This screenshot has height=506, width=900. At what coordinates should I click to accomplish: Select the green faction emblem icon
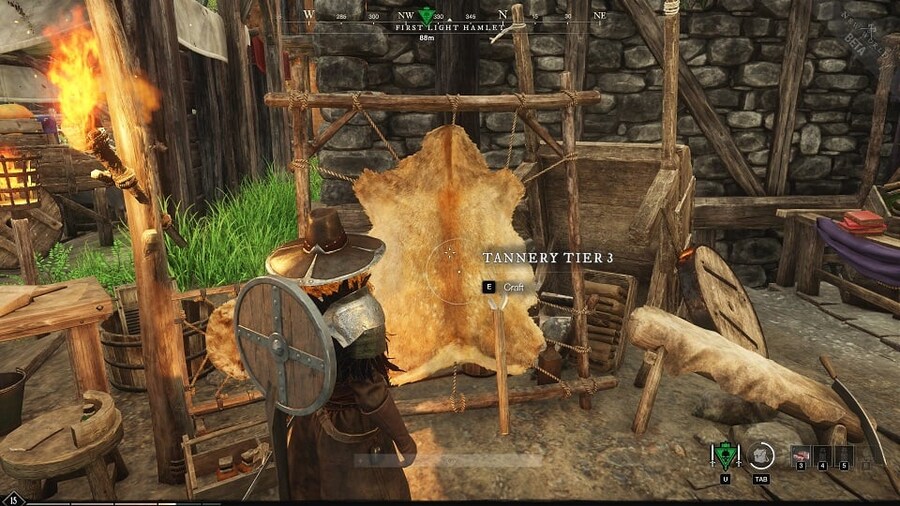[723, 456]
